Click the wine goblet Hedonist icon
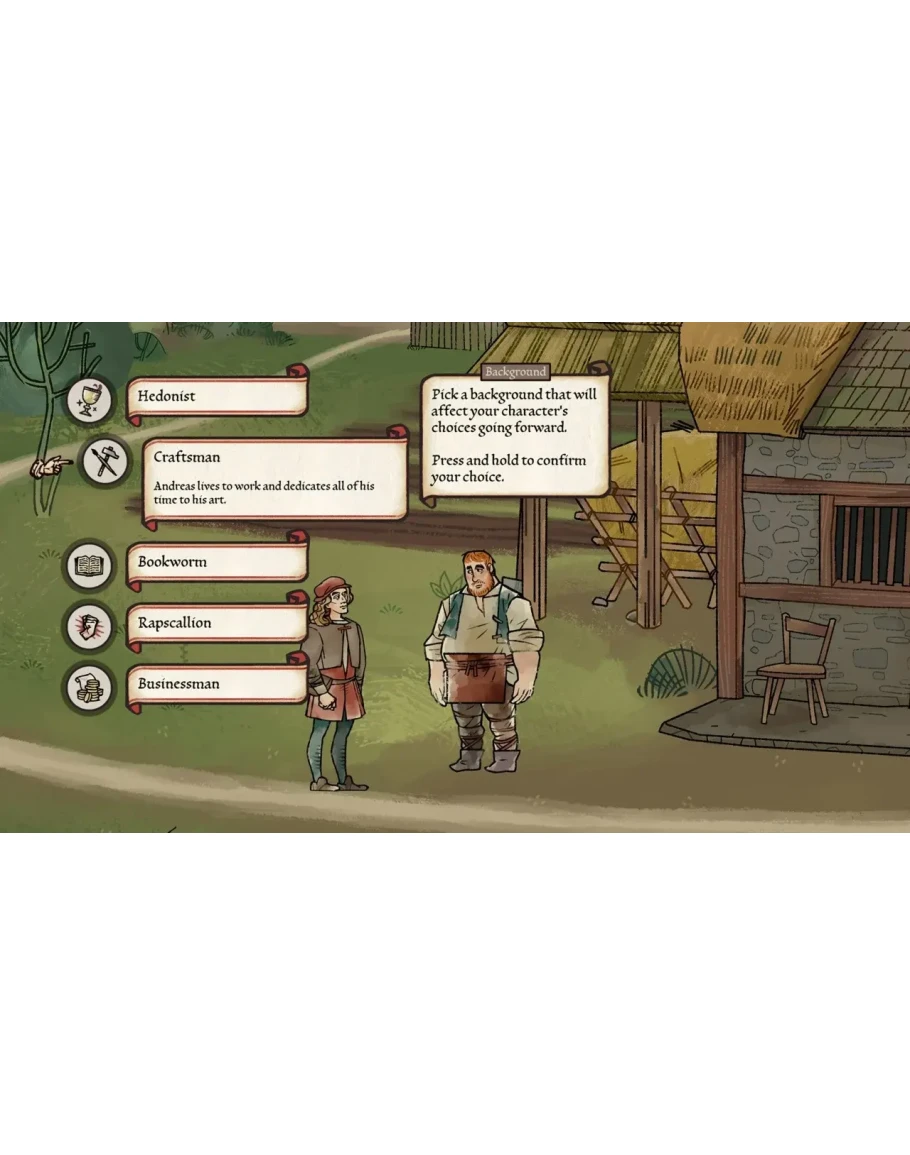The height and width of the screenshot is (1155, 910). point(91,399)
